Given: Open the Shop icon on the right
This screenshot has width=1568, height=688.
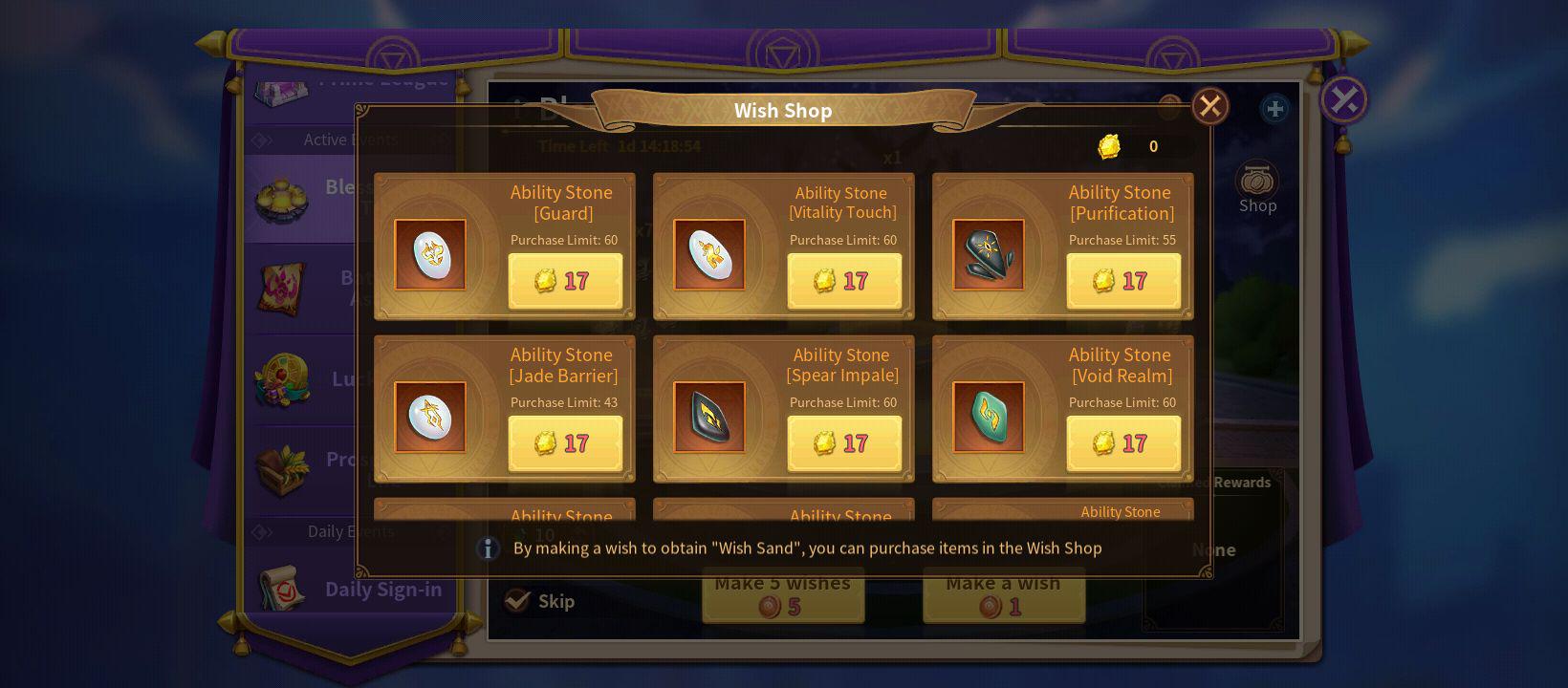Looking at the screenshot, I should [1257, 187].
